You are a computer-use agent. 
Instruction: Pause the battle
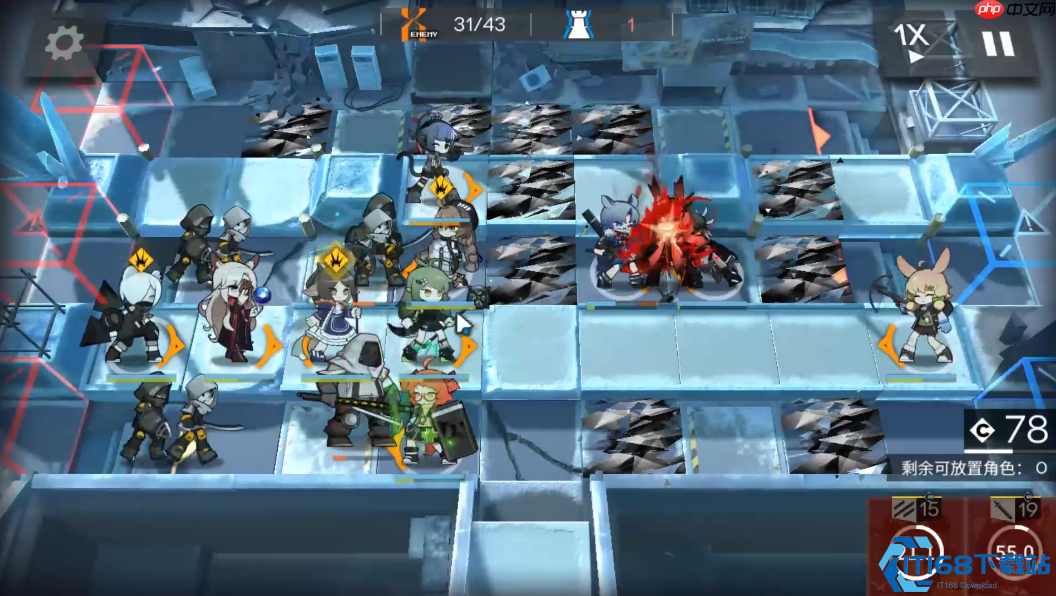tap(996, 43)
